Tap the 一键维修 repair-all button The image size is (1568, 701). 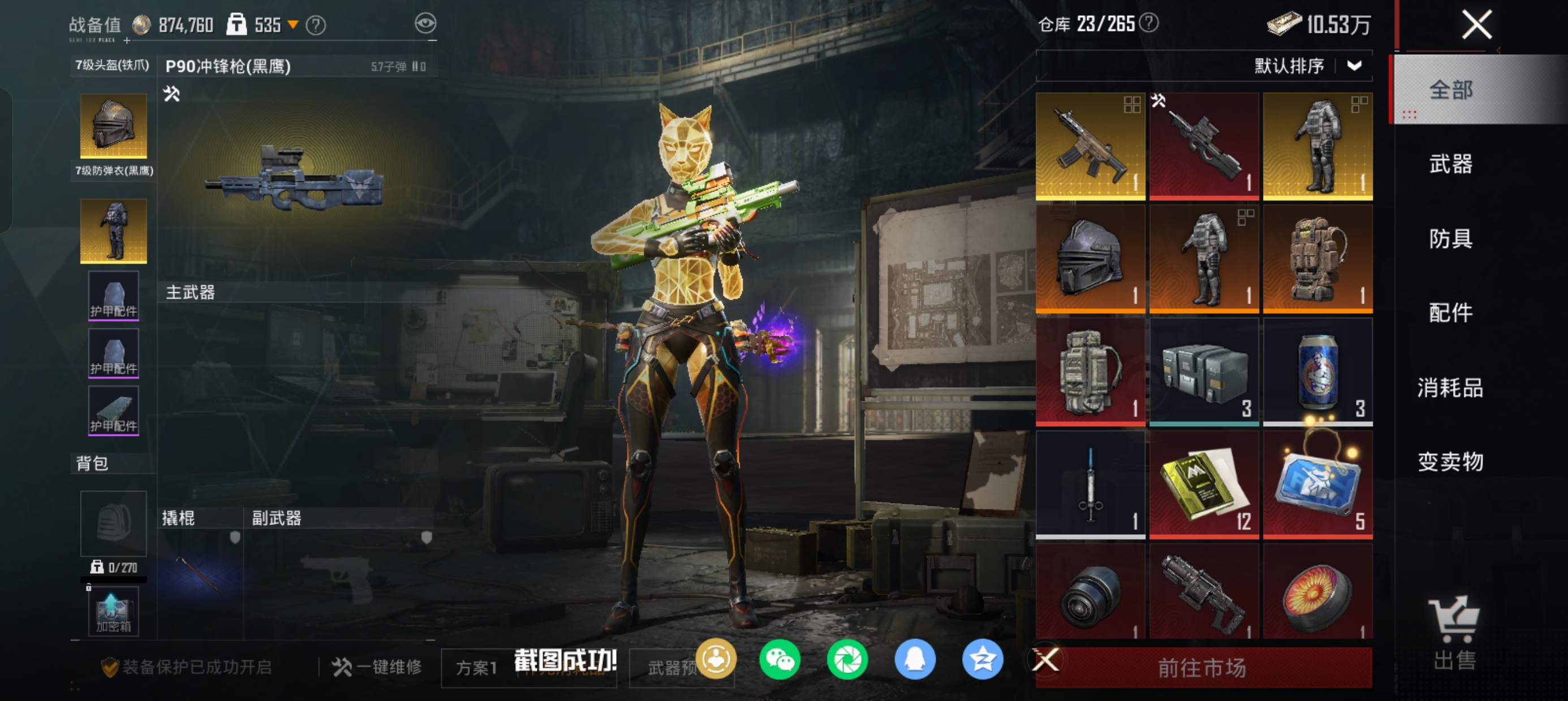coord(377,667)
